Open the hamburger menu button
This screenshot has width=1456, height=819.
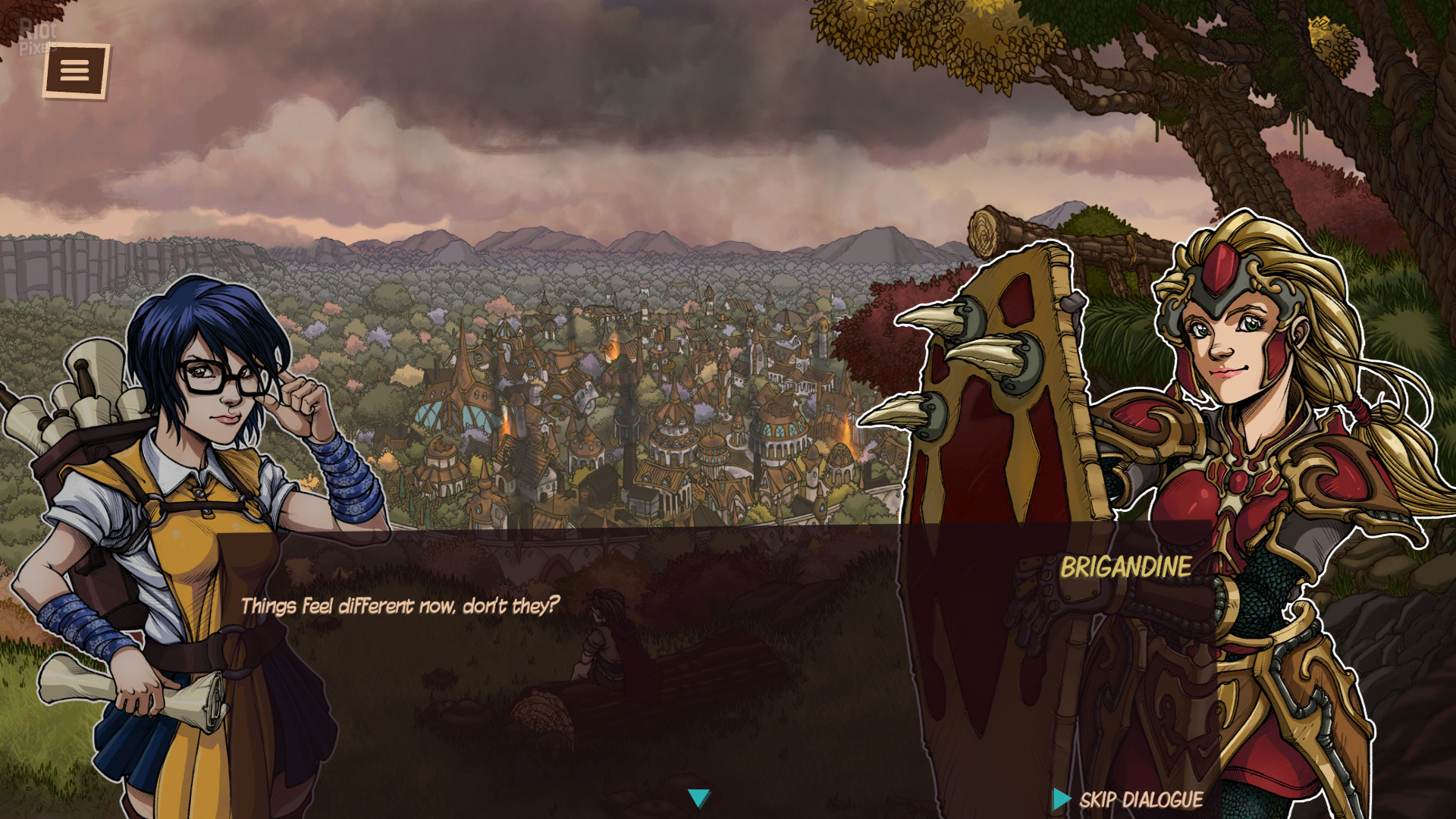(75, 71)
